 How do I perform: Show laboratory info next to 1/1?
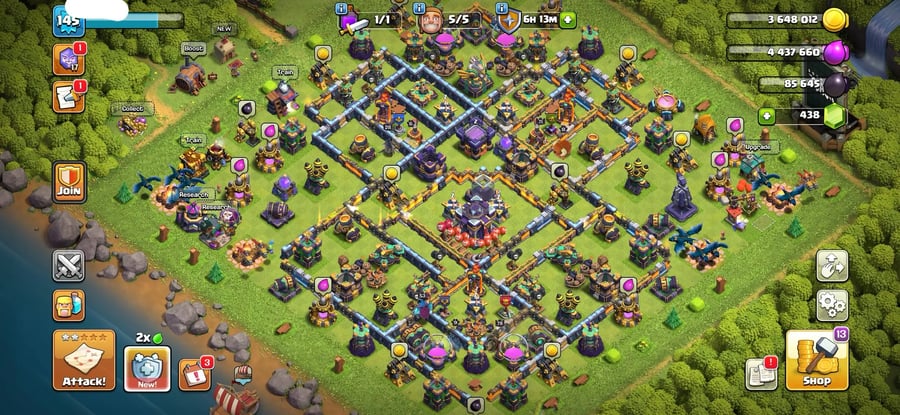(349, 19)
